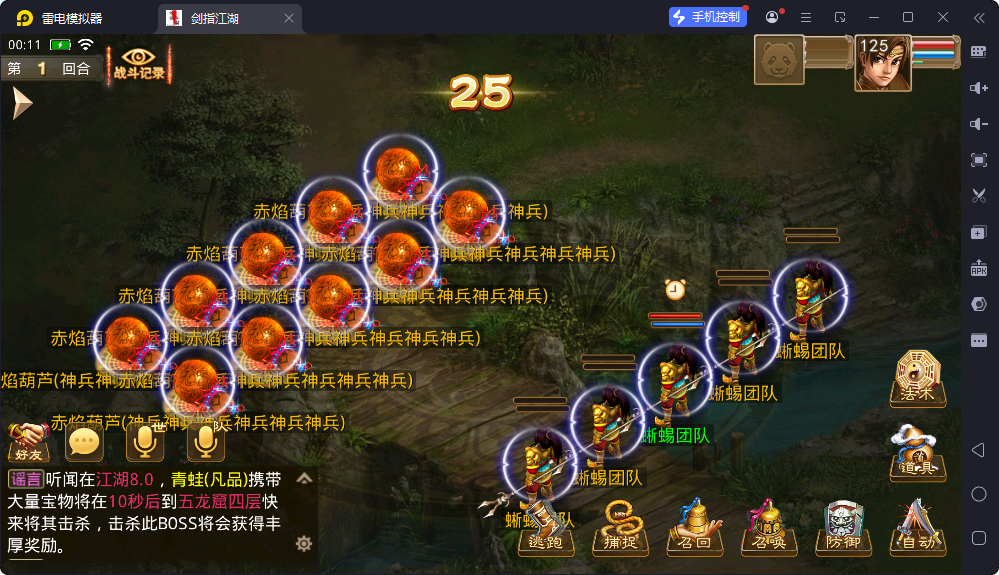Screen dimensions: 999x575
Task: Click the 手机控制 phone control button
Action: (x=706, y=17)
